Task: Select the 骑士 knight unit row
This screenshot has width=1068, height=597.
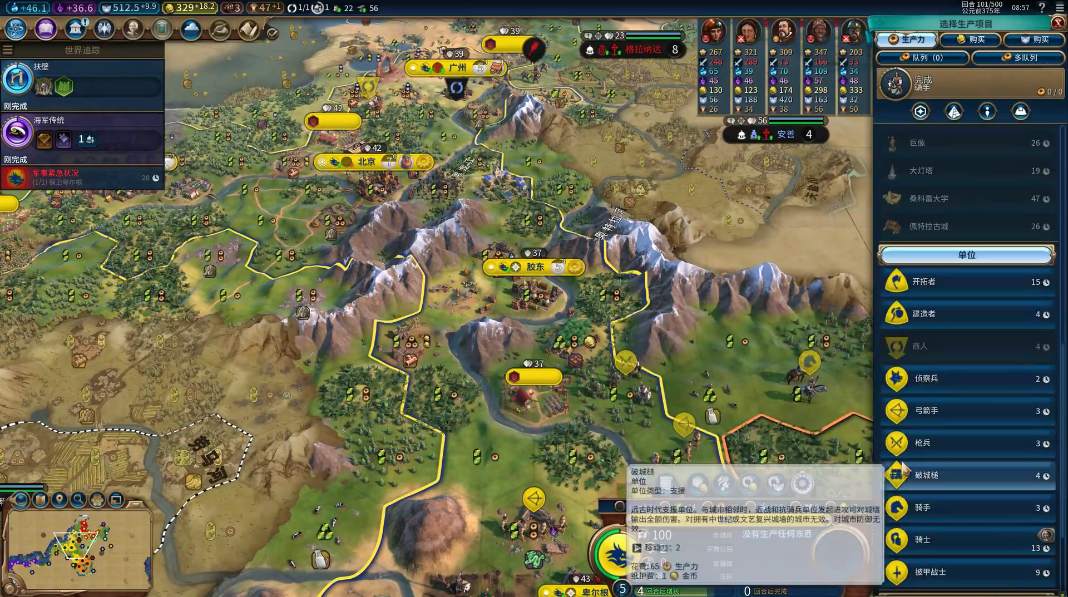Action: (x=967, y=540)
